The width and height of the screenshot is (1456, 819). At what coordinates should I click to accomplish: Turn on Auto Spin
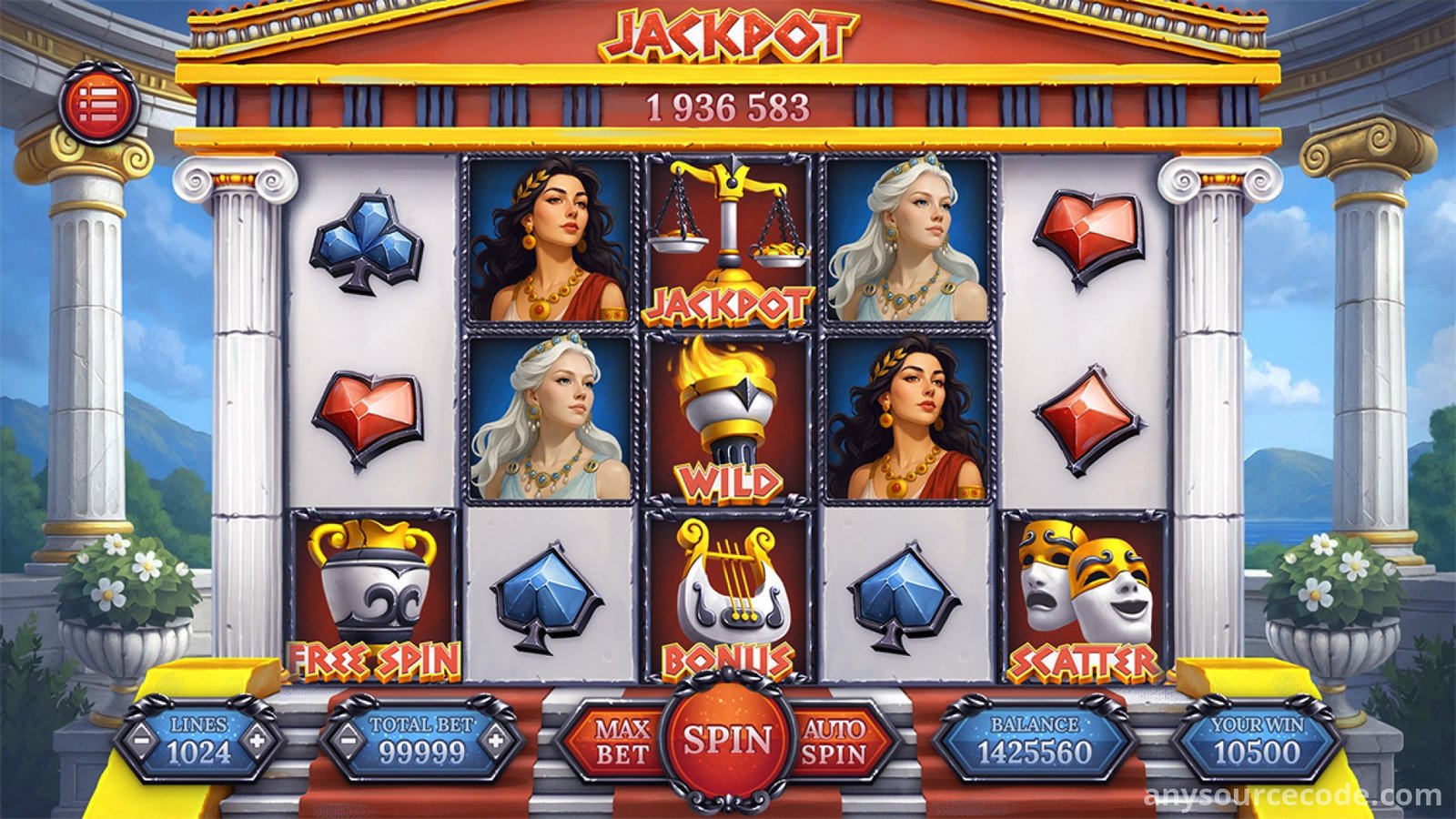click(x=834, y=742)
